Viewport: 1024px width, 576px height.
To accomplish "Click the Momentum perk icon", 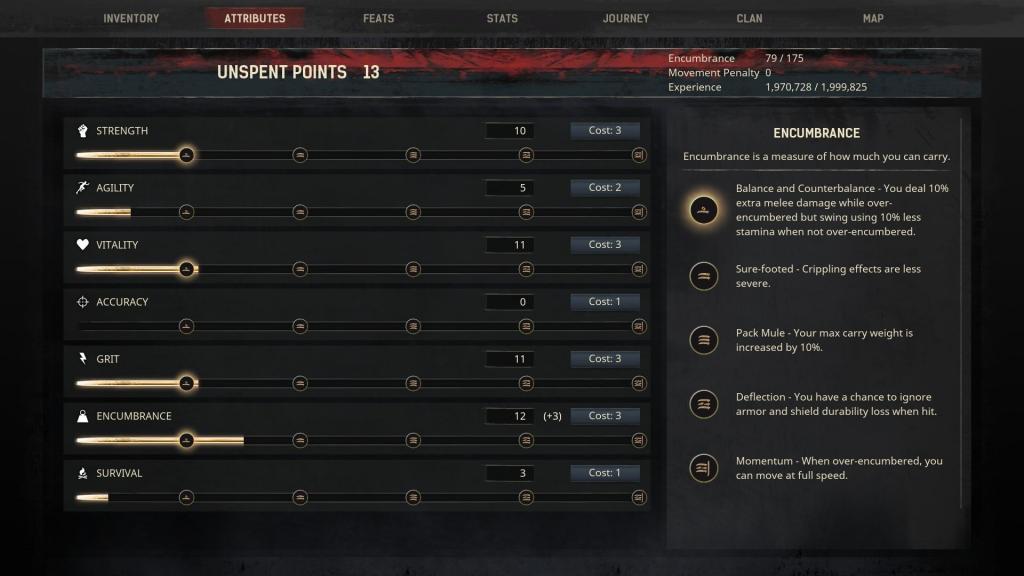I will tap(704, 468).
